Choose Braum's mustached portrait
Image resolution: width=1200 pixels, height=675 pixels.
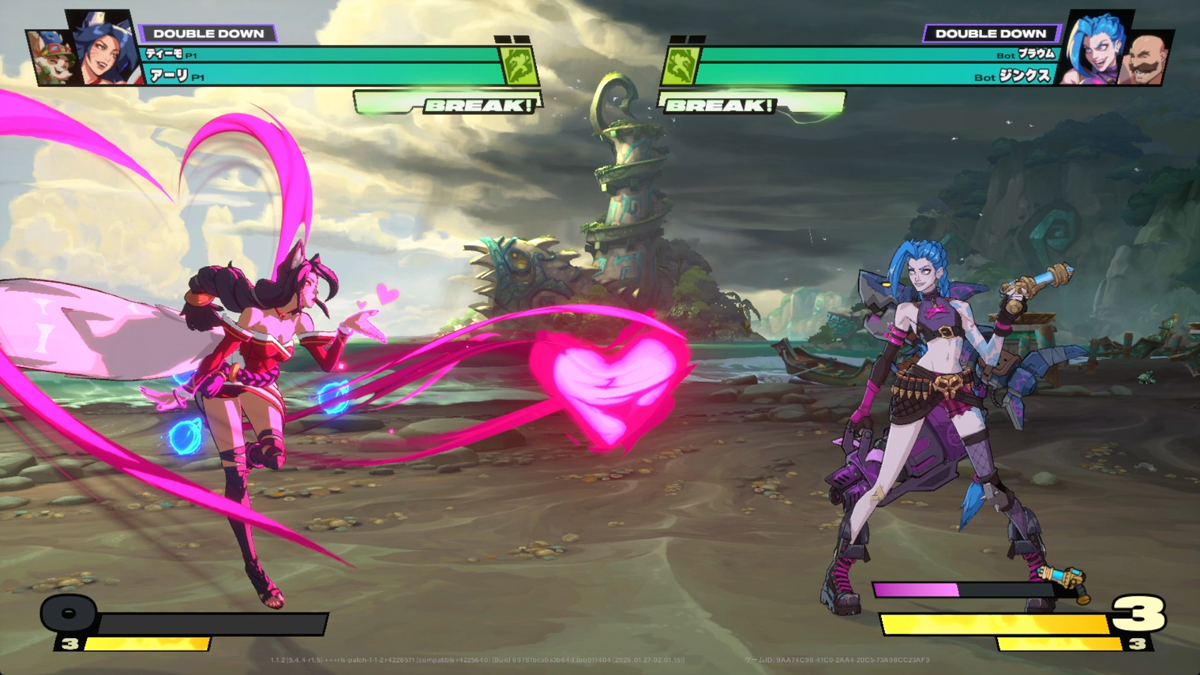[x=1146, y=61]
